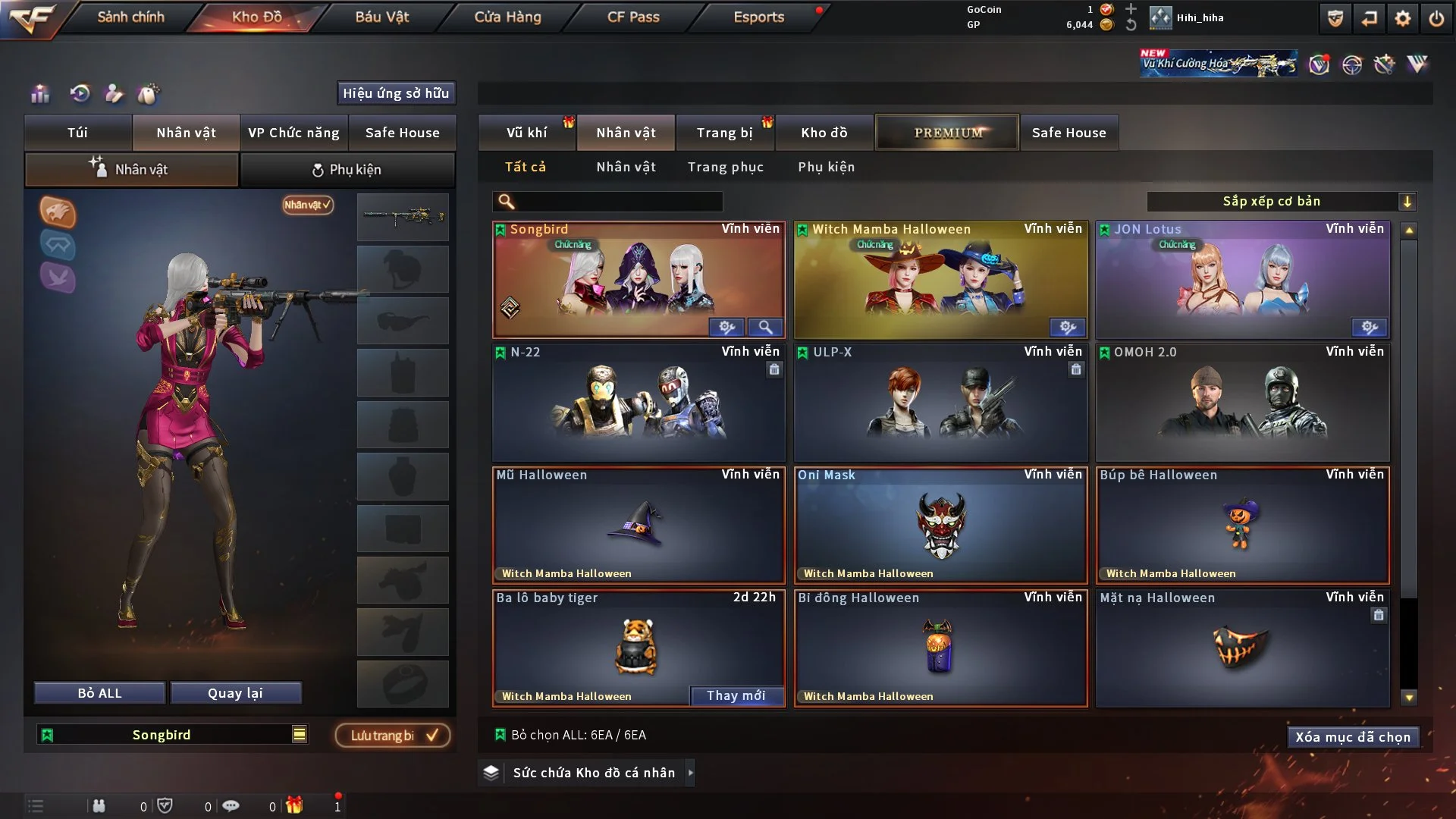Toggle selection checkmark on the Songbird card

(500, 228)
